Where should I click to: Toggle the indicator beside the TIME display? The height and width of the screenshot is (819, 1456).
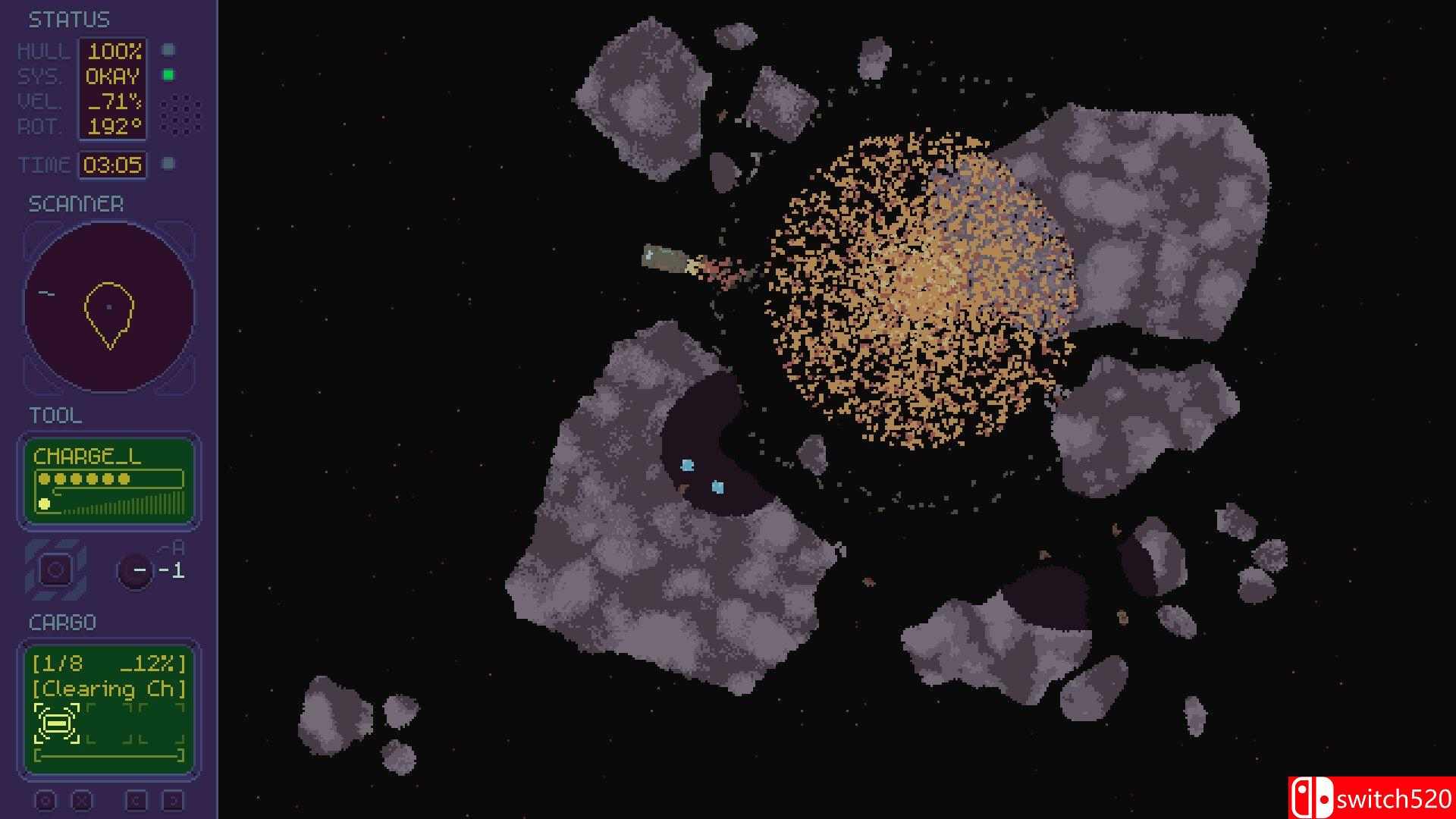pyautogui.click(x=168, y=162)
